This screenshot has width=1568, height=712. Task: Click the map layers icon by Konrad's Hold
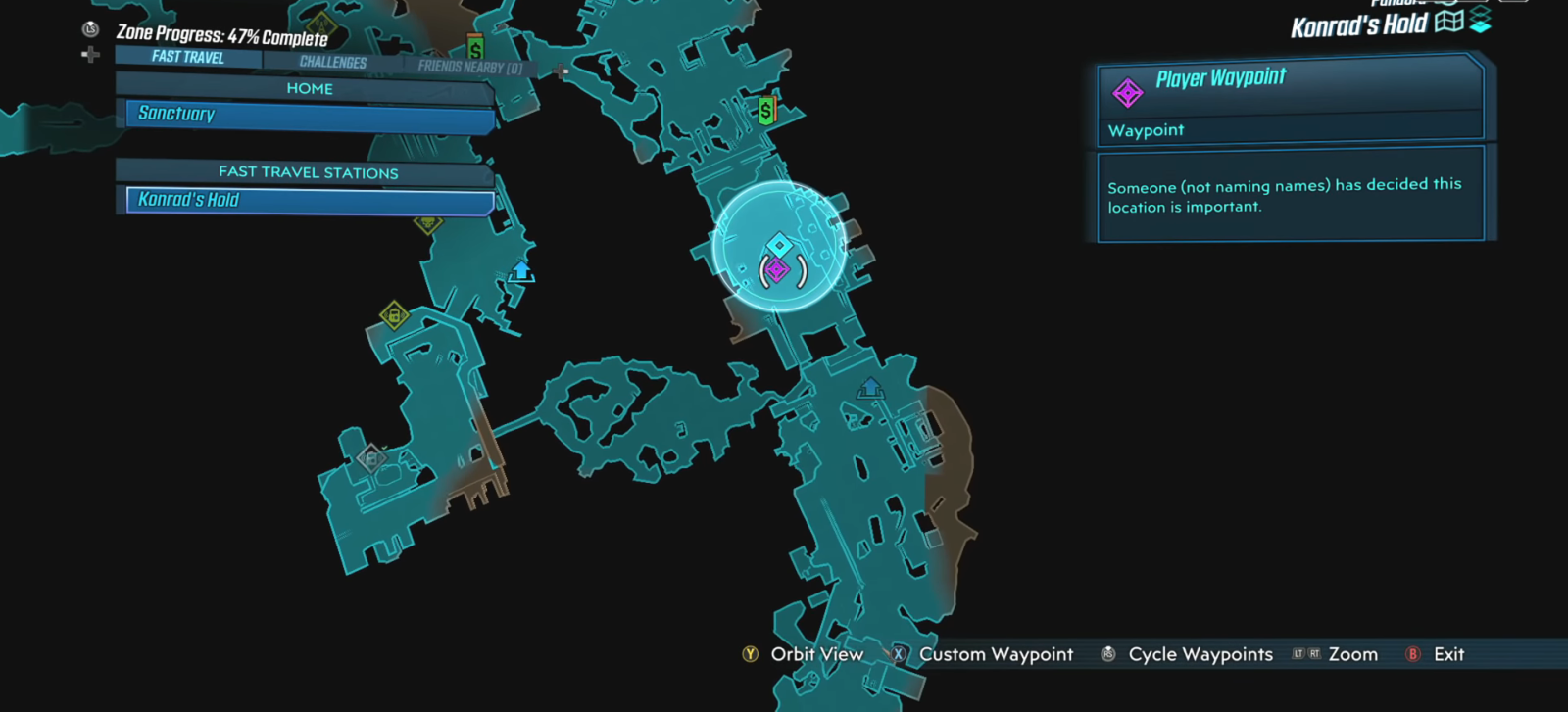pos(1480,21)
